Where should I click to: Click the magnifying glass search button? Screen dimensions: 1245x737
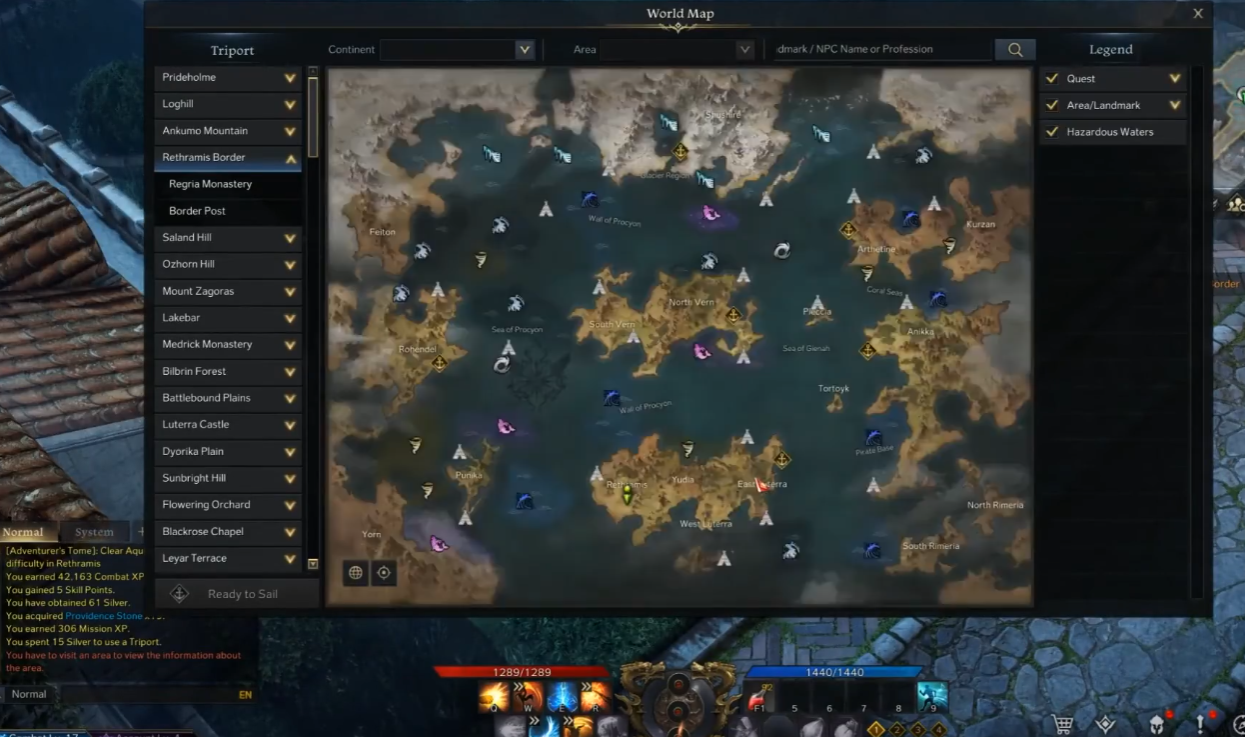[1015, 49]
